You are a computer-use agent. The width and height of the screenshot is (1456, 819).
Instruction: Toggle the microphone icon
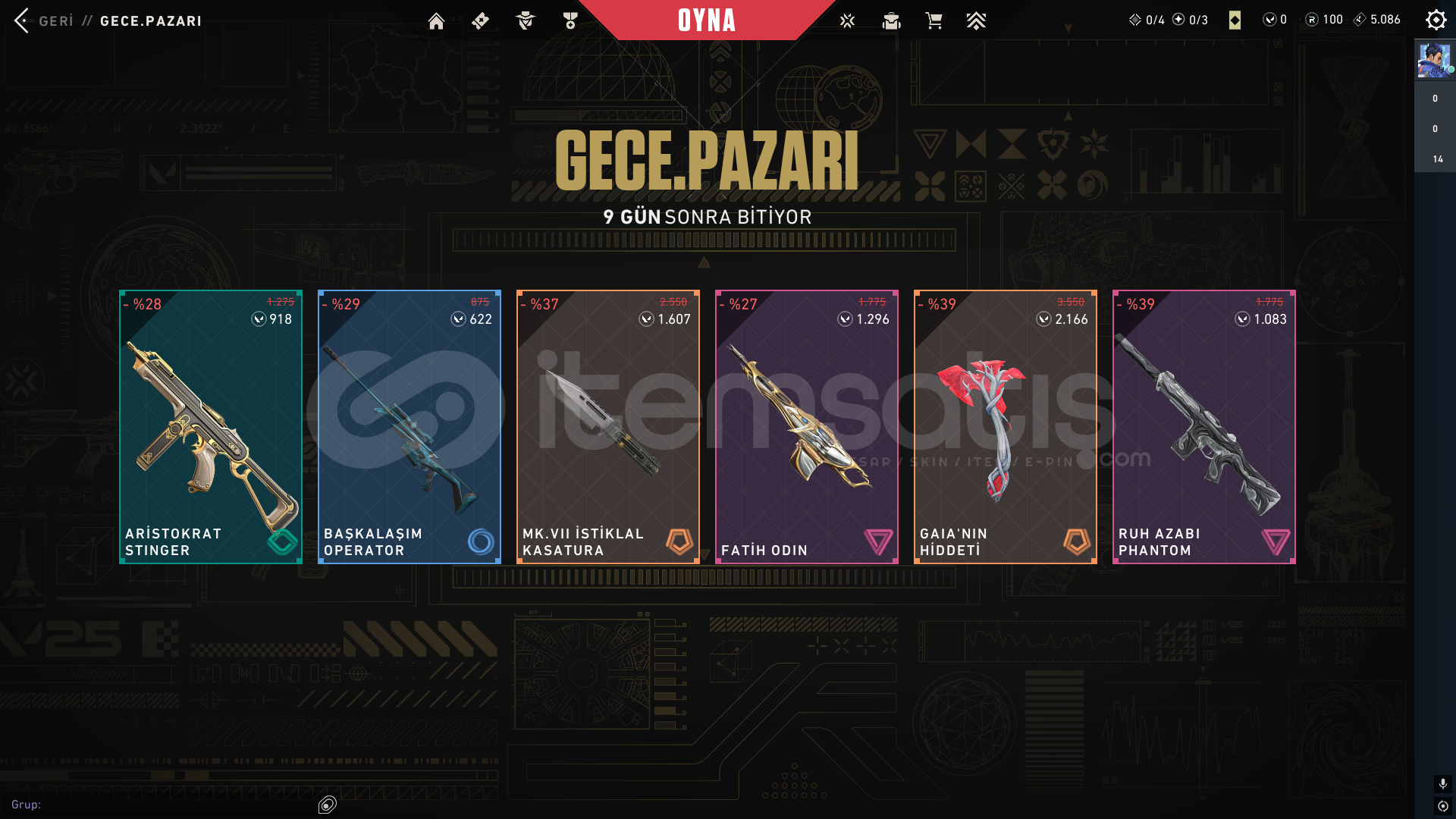1442,783
